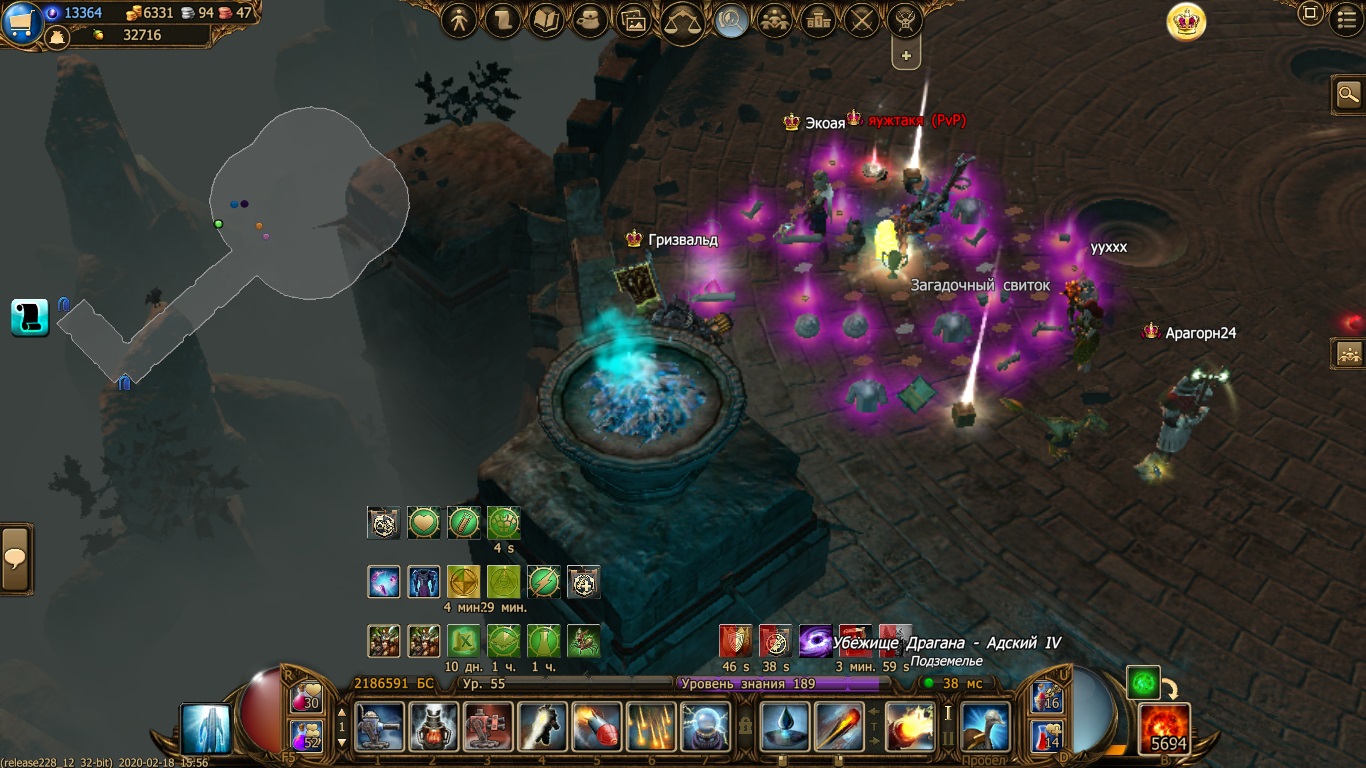Open the character figure menu
This screenshot has height=768, width=1366.
459,20
